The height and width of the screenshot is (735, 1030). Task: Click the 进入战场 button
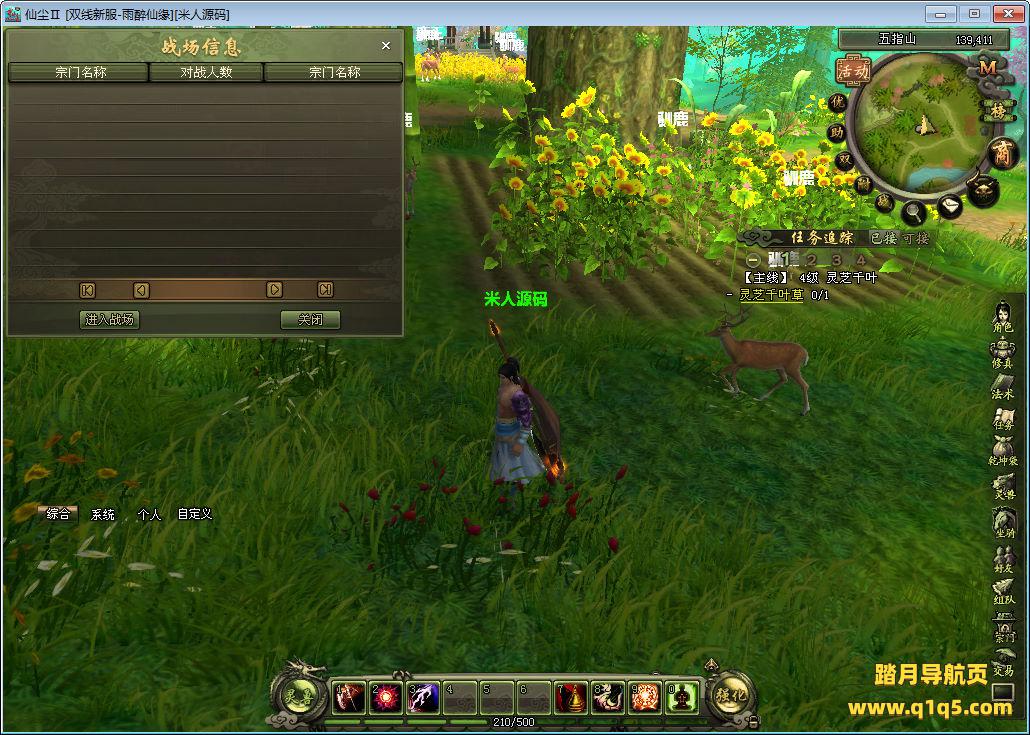(x=109, y=320)
